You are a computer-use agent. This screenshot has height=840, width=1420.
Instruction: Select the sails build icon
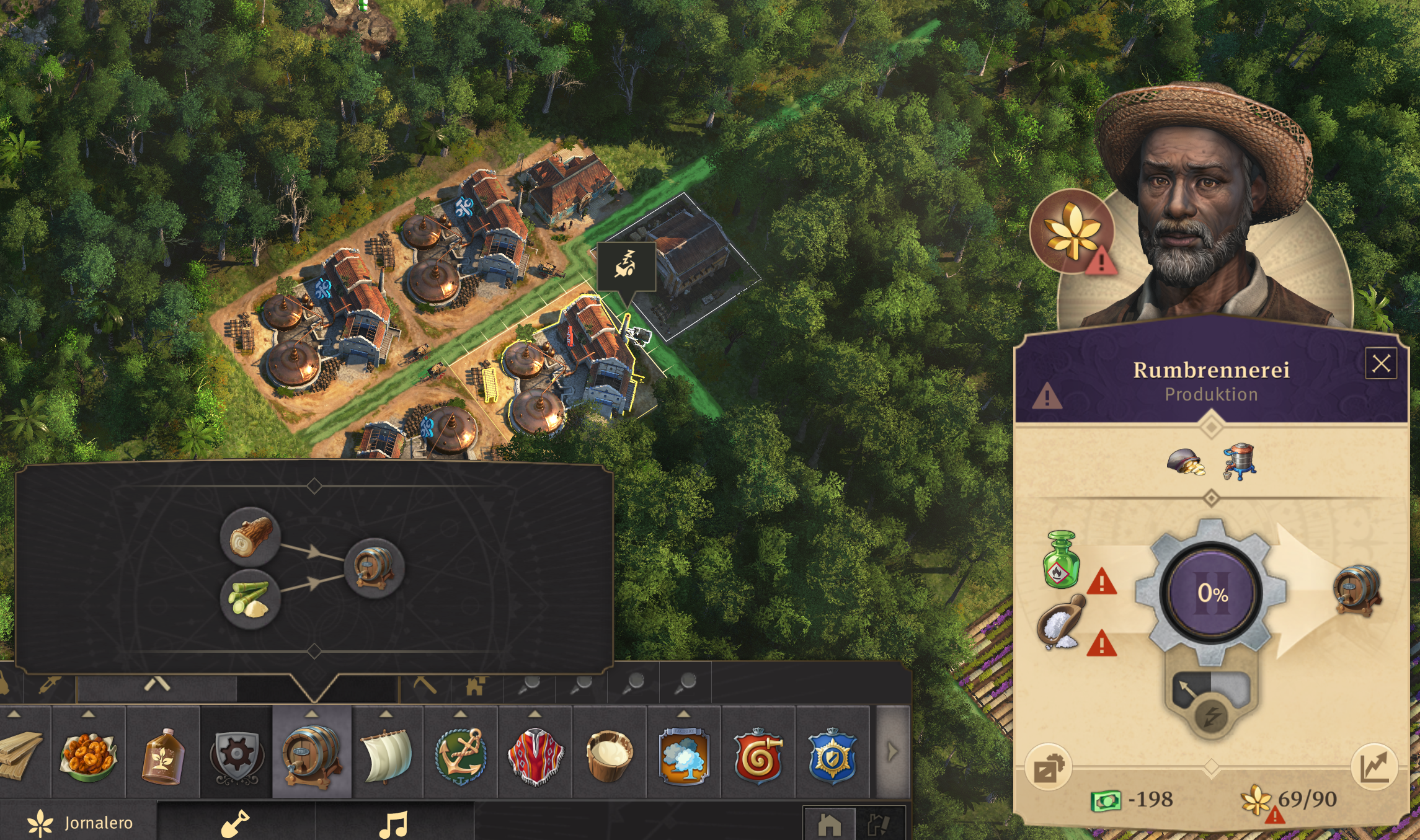tap(386, 754)
